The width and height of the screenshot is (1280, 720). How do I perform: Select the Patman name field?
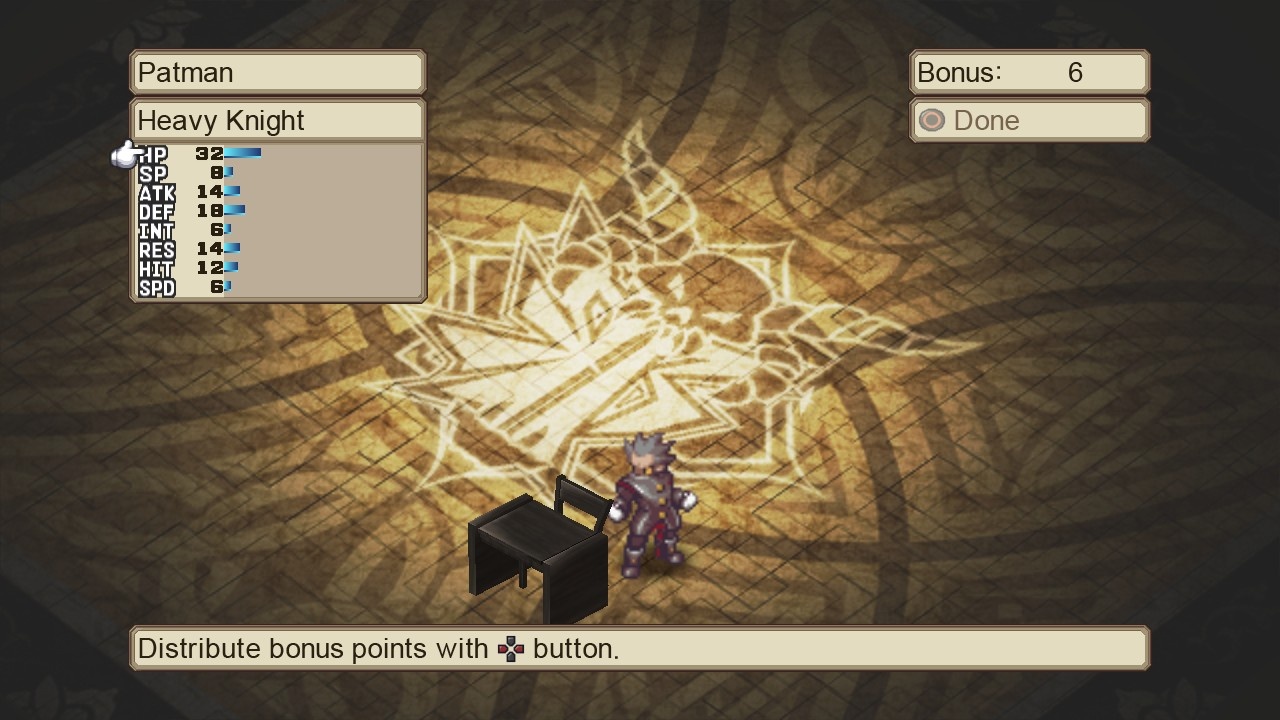[x=277, y=71]
